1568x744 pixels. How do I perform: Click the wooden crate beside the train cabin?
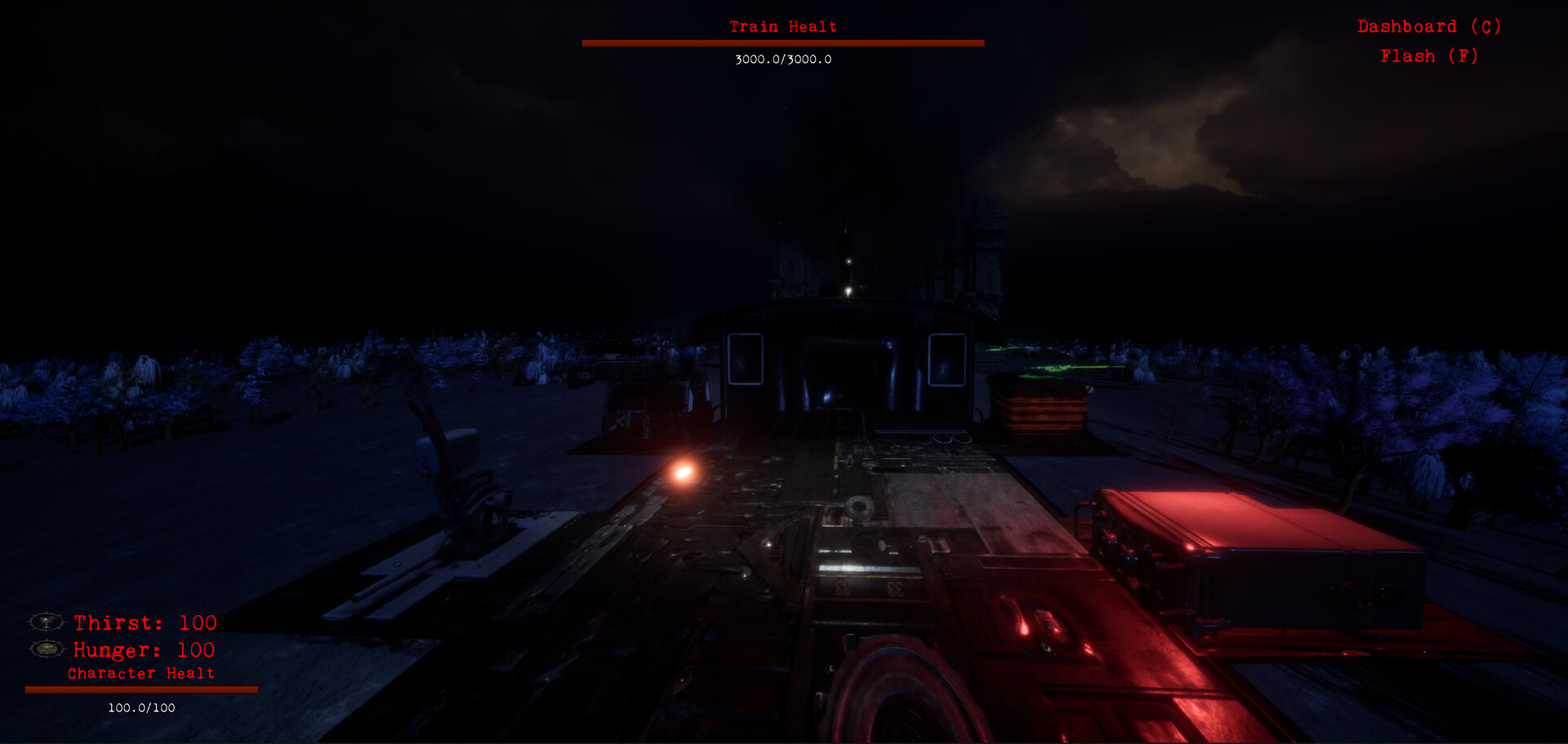coord(1037,412)
